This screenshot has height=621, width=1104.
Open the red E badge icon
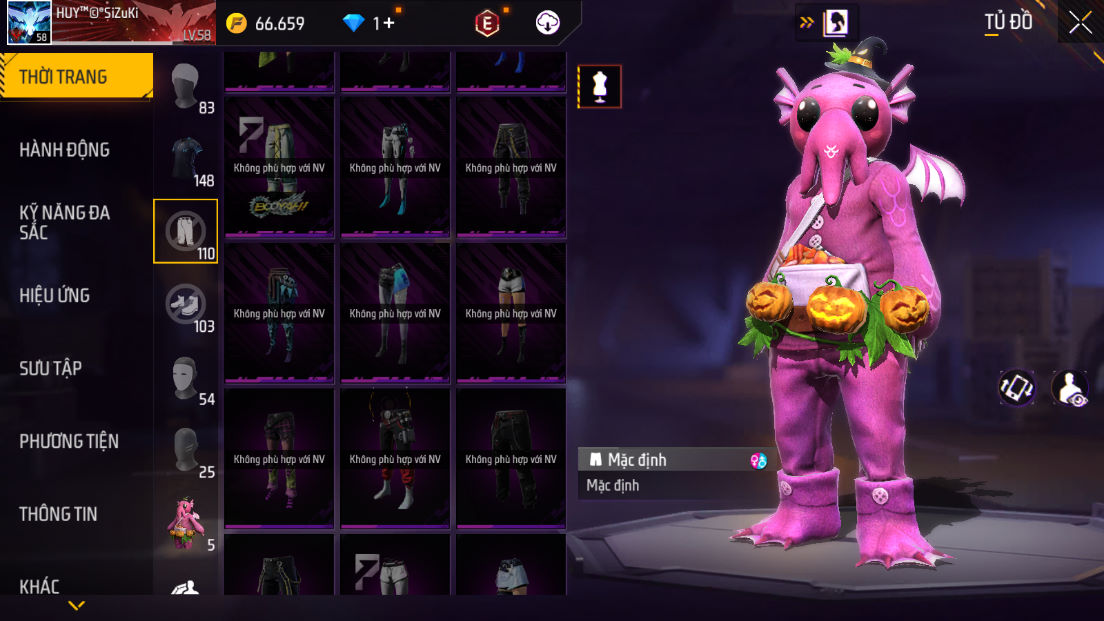(487, 23)
